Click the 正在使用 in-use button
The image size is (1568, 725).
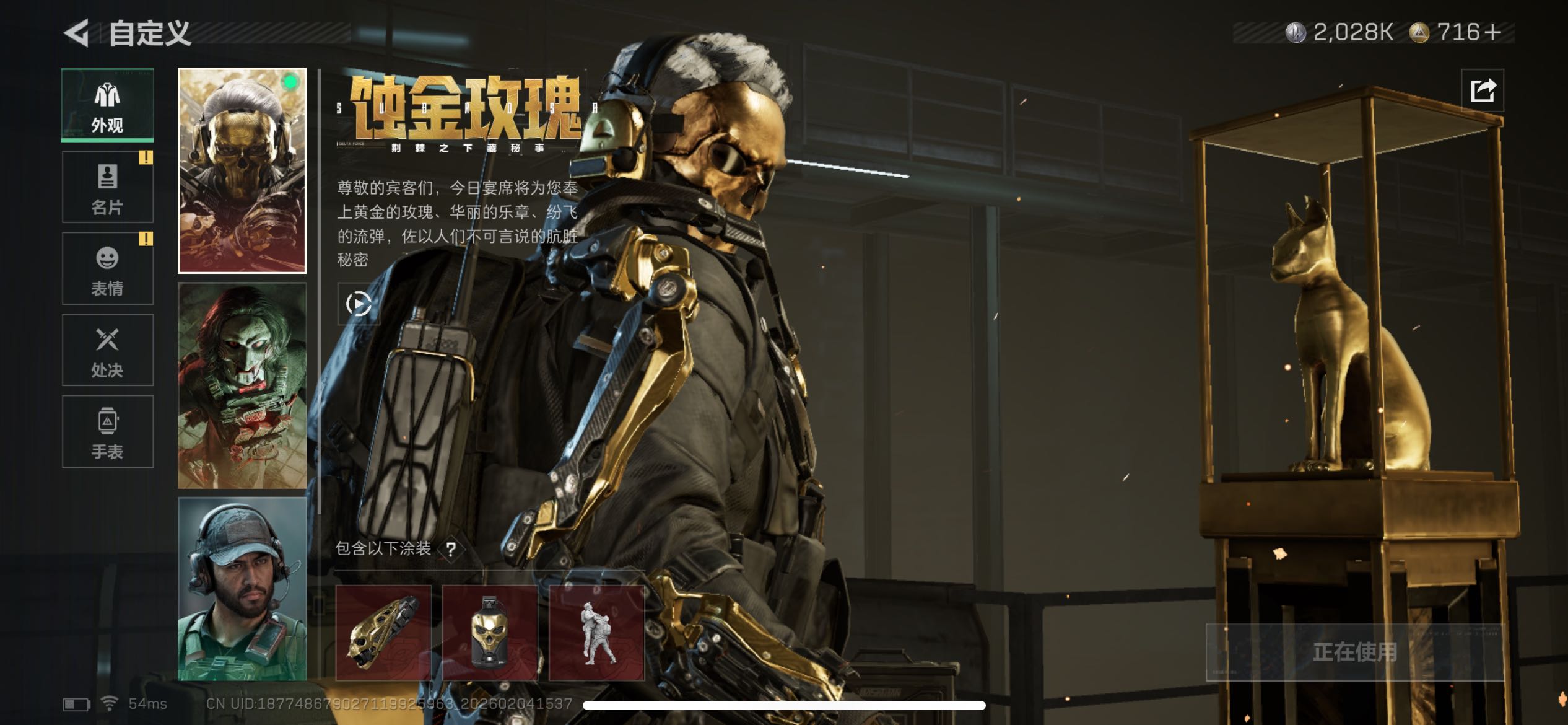tap(1354, 652)
